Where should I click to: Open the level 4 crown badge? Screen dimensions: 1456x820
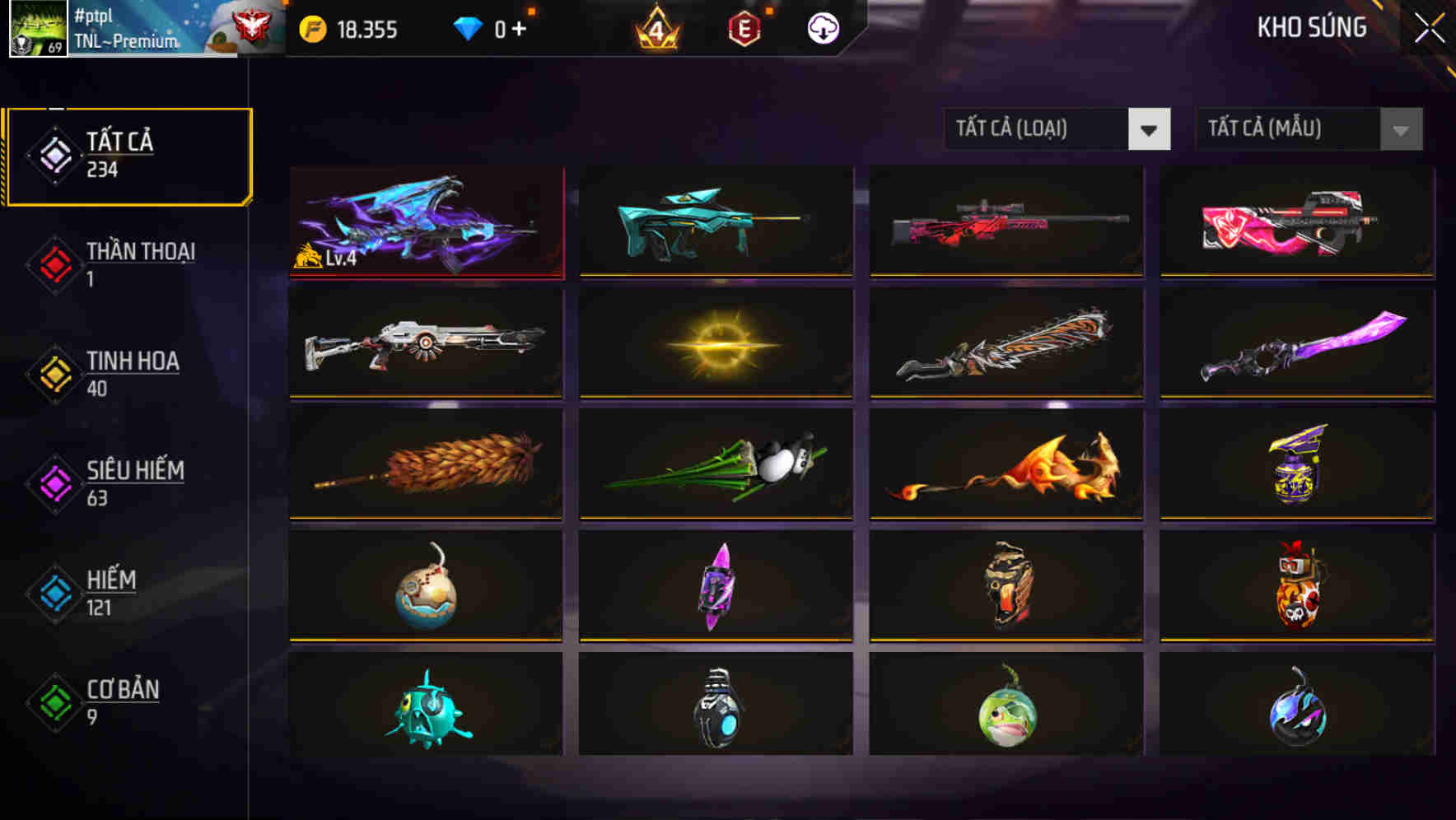[x=655, y=27]
